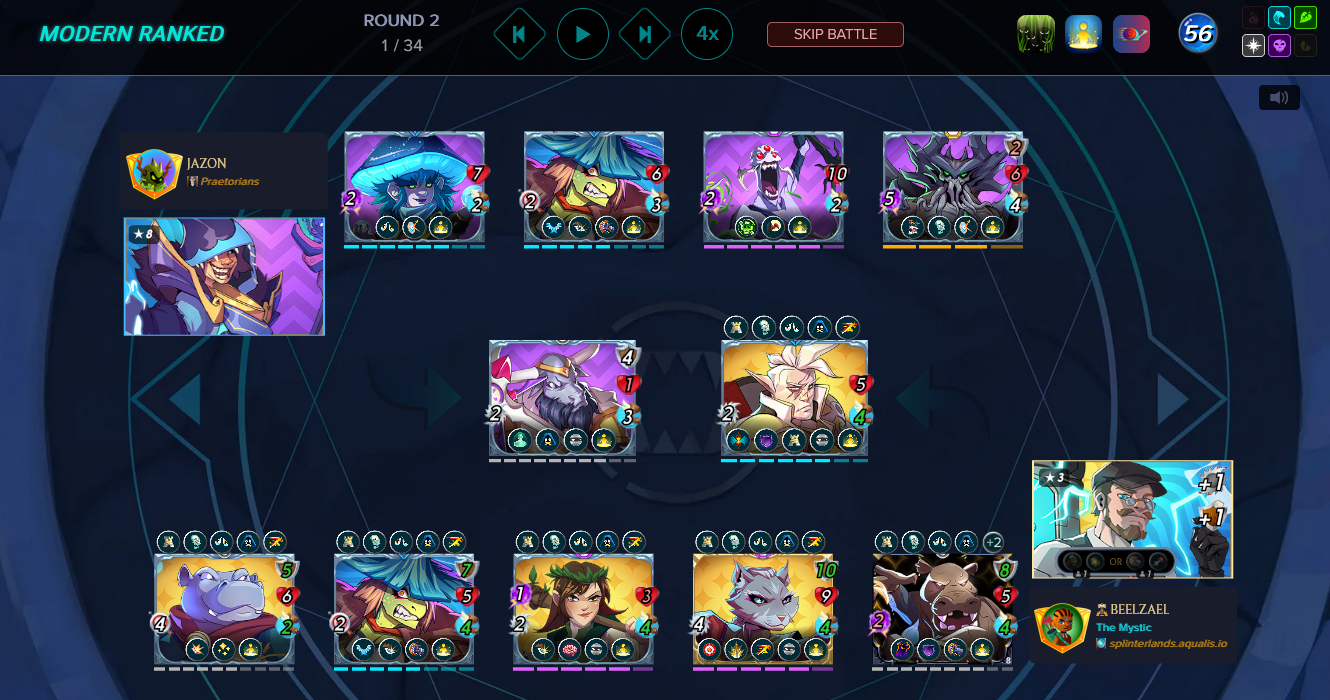Click the play battle button
This screenshot has width=1330, height=700.
582,34
